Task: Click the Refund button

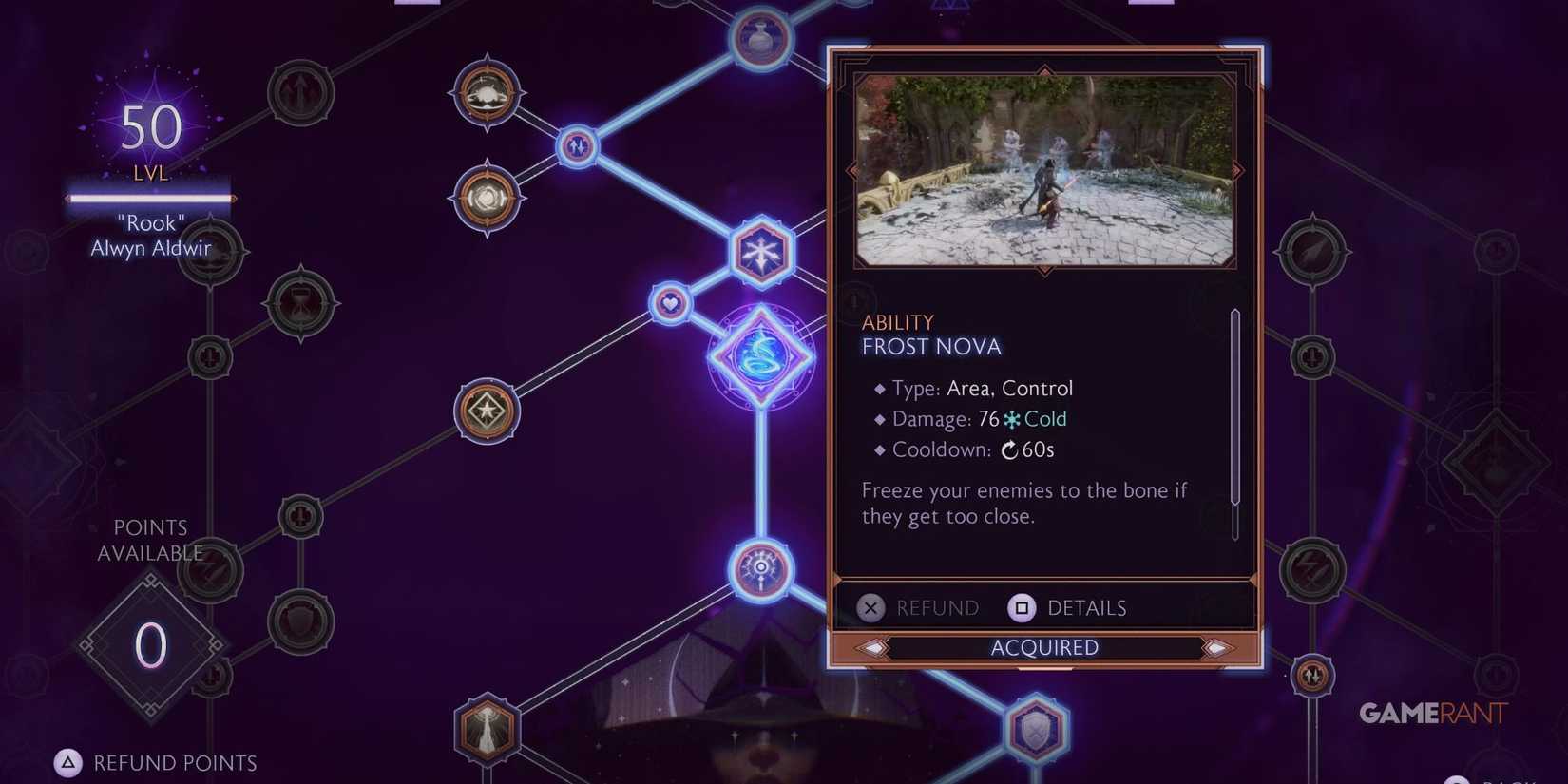Action: click(x=917, y=607)
